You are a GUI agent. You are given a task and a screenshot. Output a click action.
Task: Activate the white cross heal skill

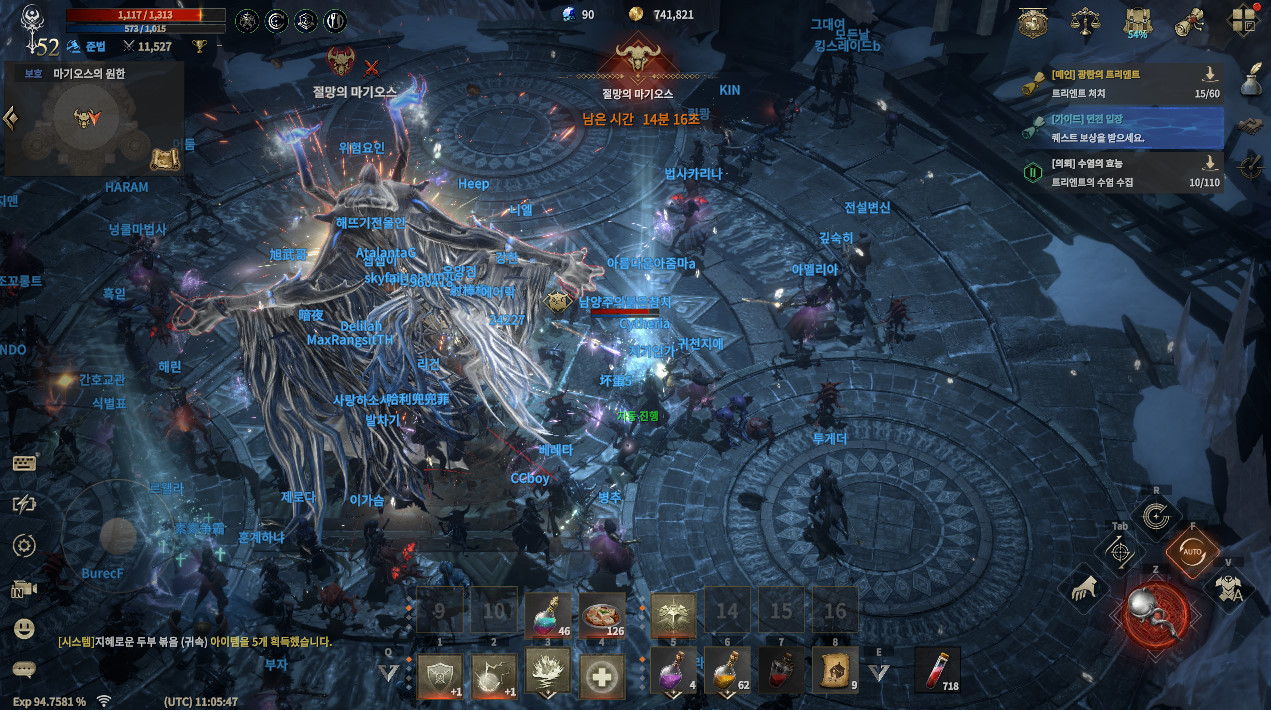(x=603, y=676)
